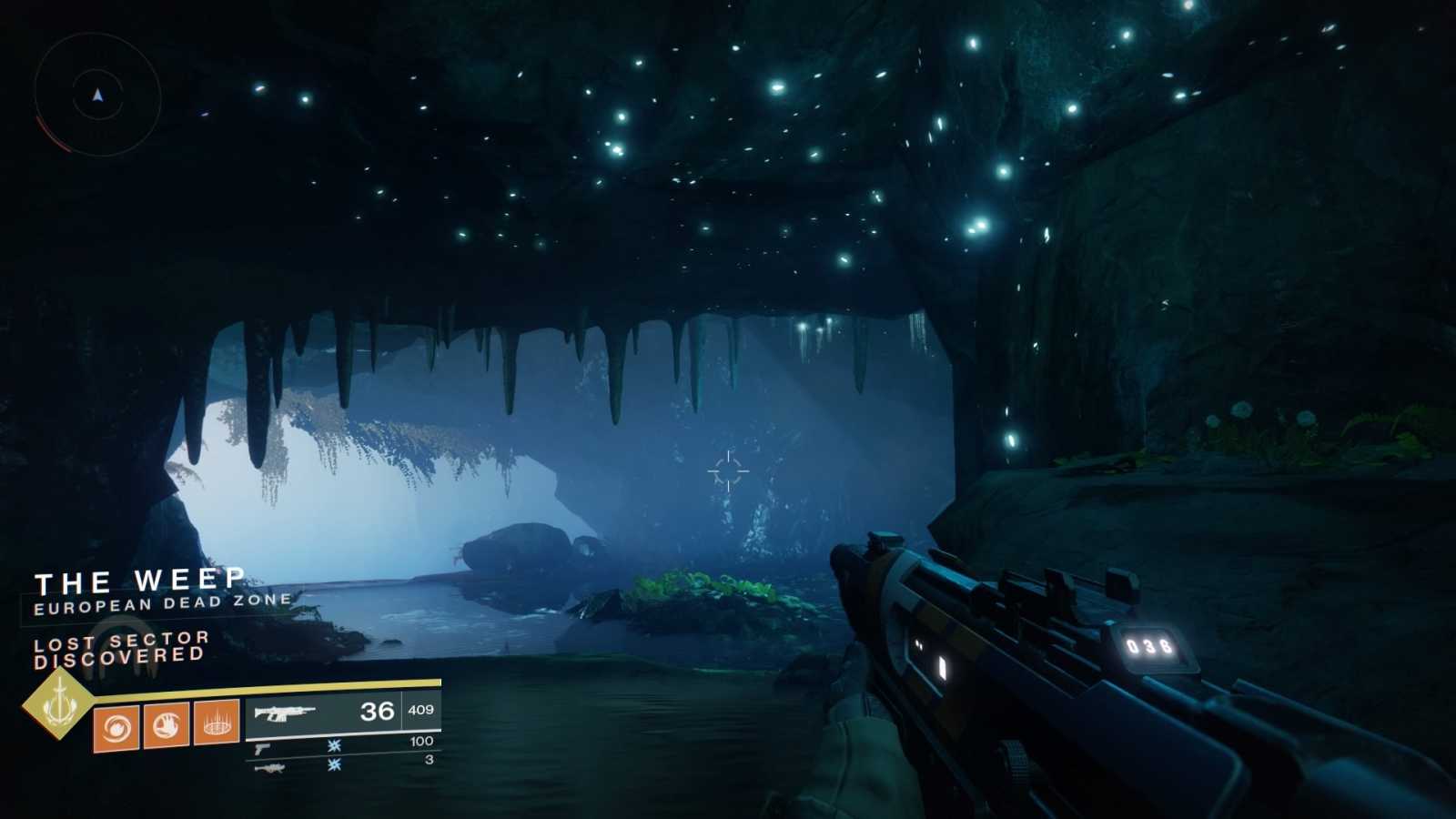Click the circular radar tracker

(x=97, y=95)
